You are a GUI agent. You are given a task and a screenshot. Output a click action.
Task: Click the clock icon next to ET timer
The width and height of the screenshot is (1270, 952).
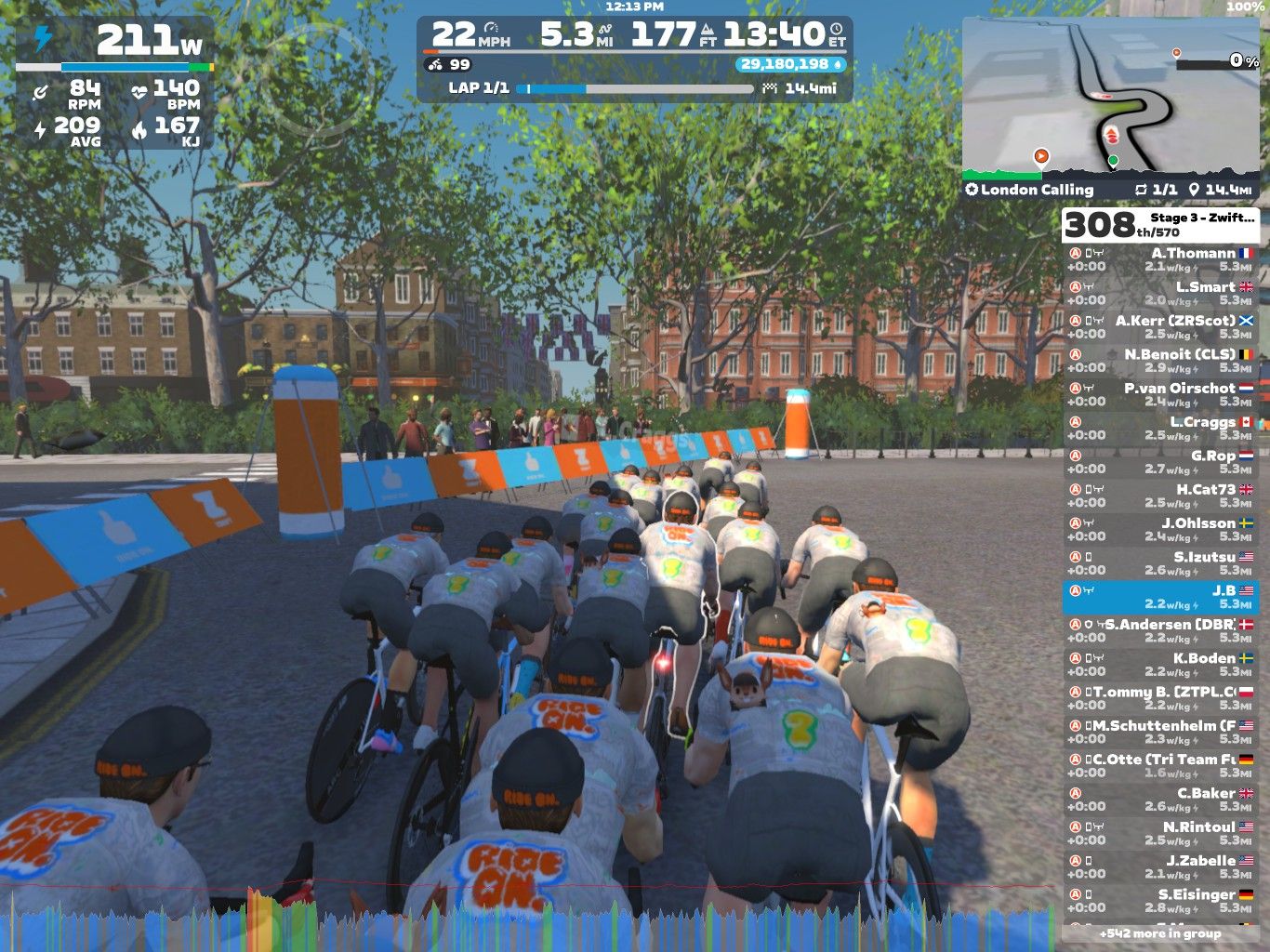(x=834, y=30)
